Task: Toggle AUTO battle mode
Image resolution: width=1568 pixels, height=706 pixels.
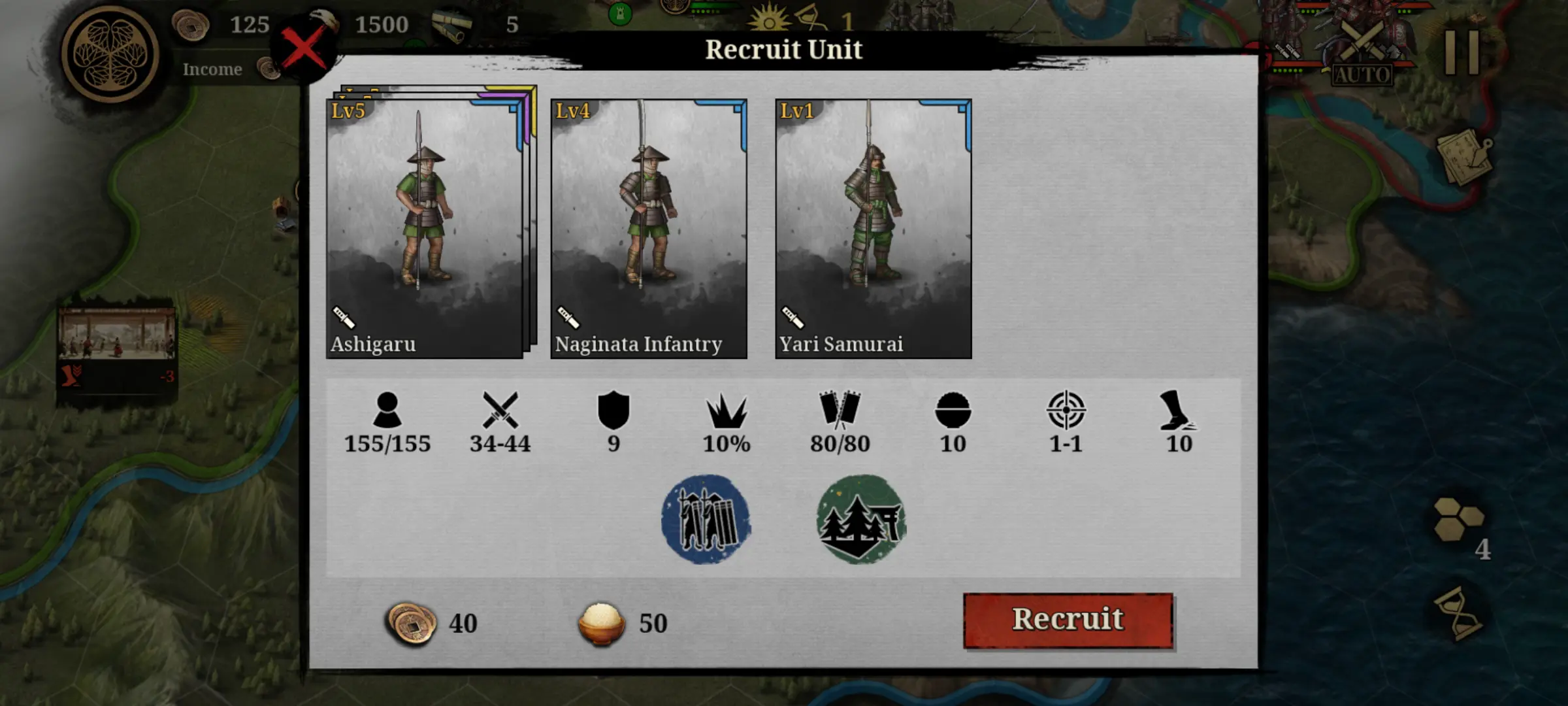Action: (x=1362, y=56)
